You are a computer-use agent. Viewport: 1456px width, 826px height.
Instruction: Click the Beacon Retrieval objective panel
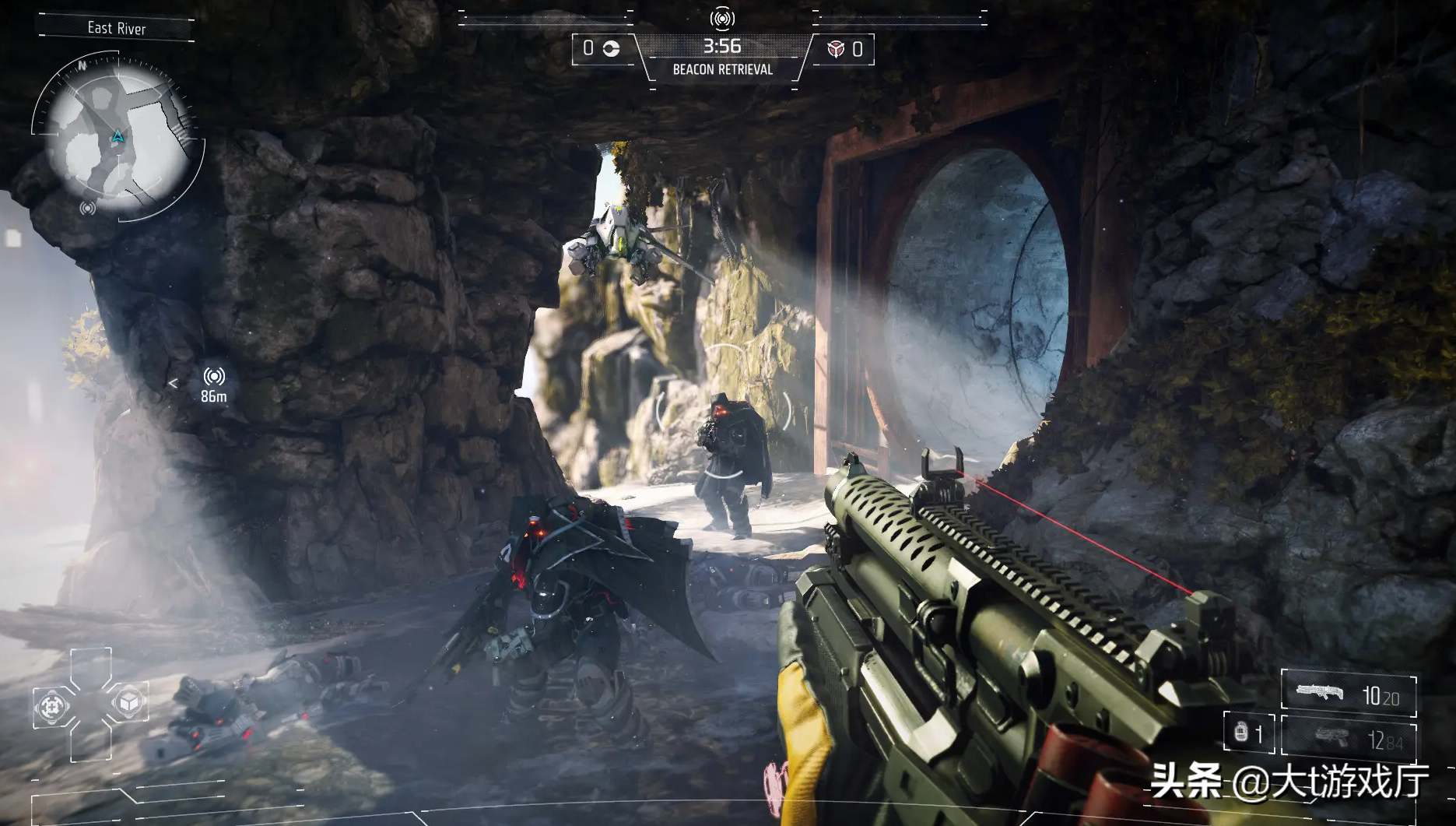click(x=722, y=58)
